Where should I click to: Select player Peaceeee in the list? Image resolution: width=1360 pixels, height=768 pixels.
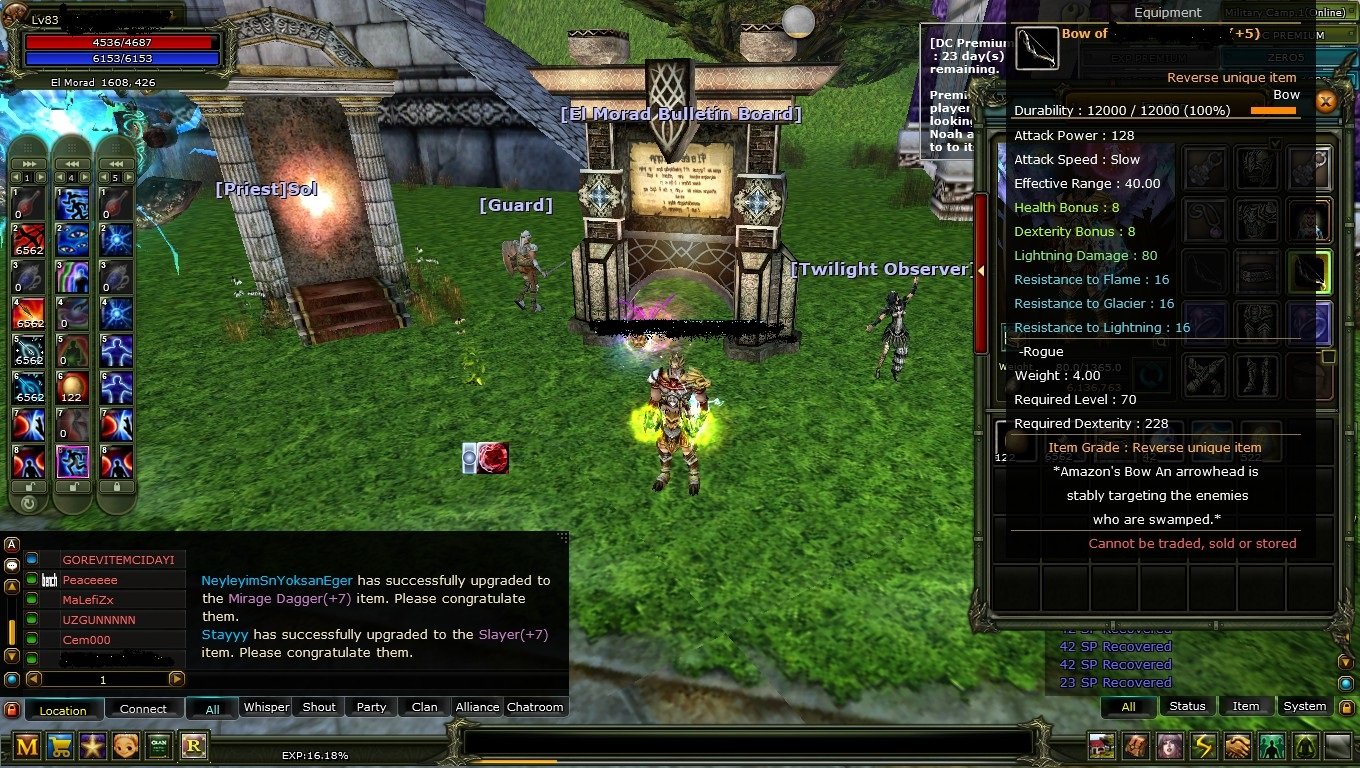point(90,580)
